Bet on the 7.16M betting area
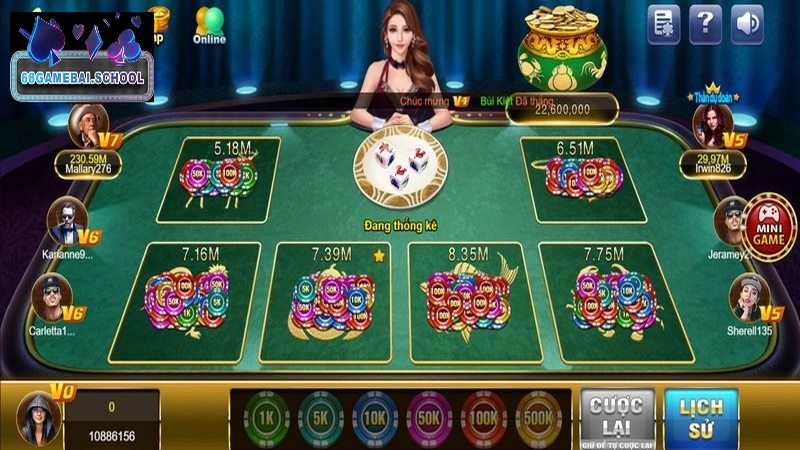 tap(184, 300)
